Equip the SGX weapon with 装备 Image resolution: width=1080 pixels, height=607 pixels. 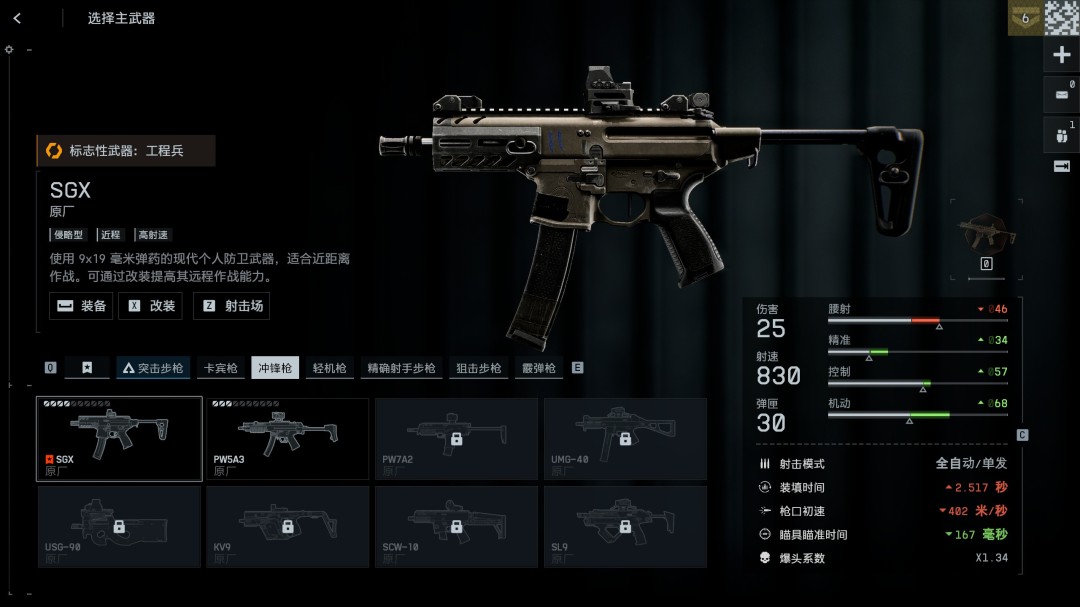click(82, 306)
